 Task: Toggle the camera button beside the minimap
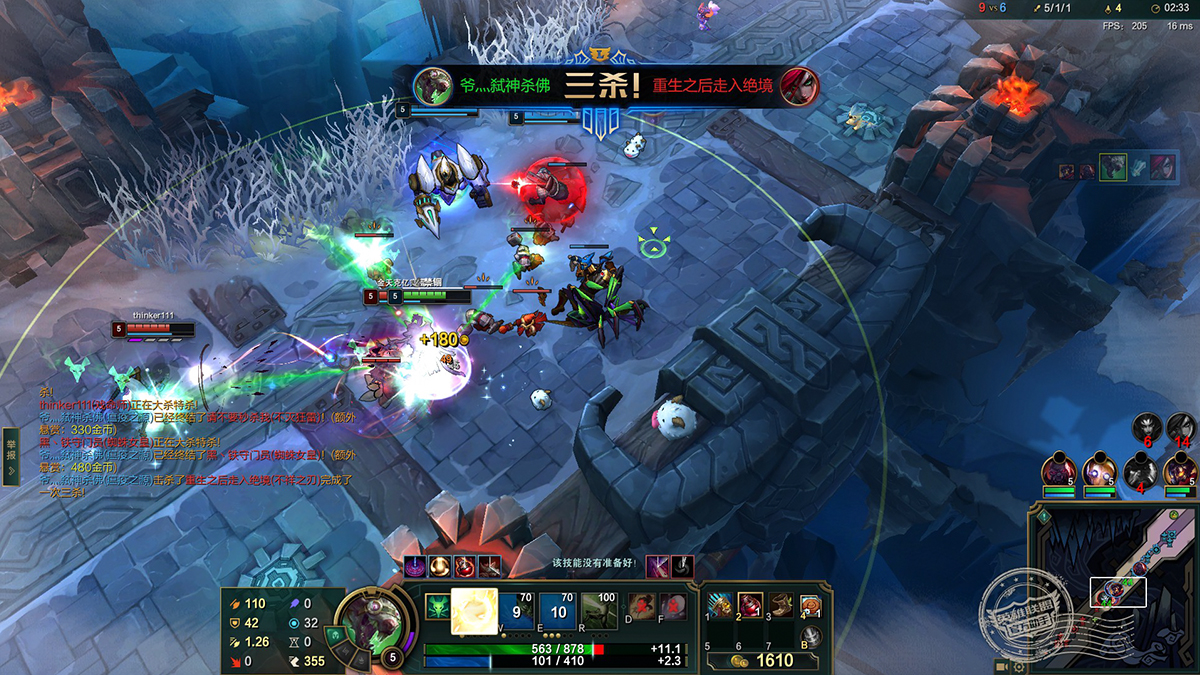(1001, 666)
